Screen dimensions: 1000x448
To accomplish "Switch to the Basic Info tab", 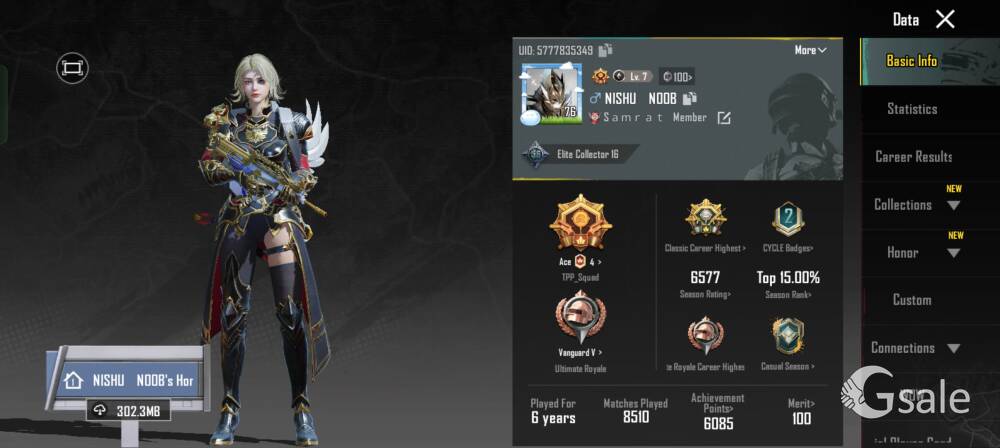I will point(912,61).
